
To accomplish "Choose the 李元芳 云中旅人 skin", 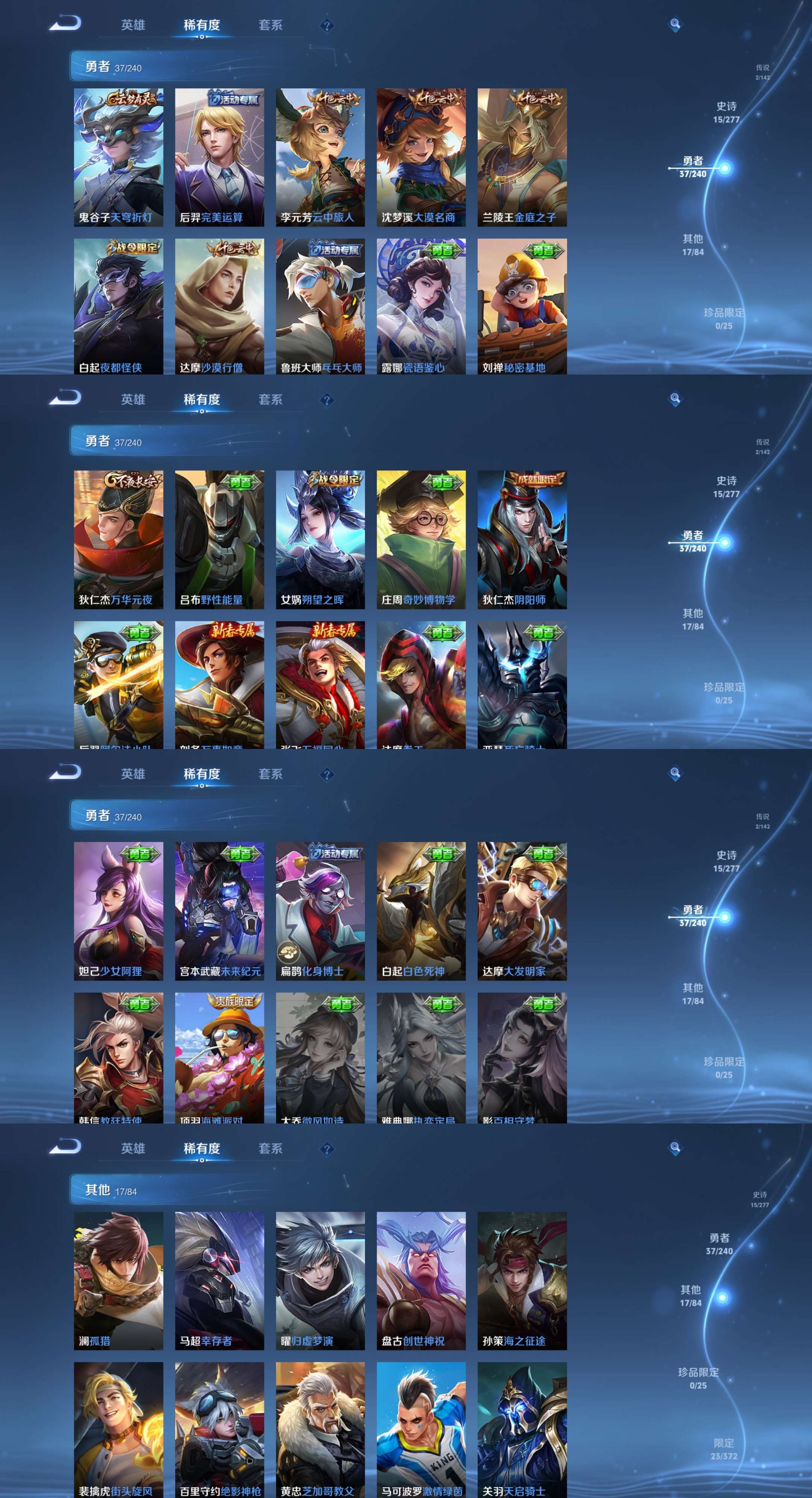I will [320, 157].
